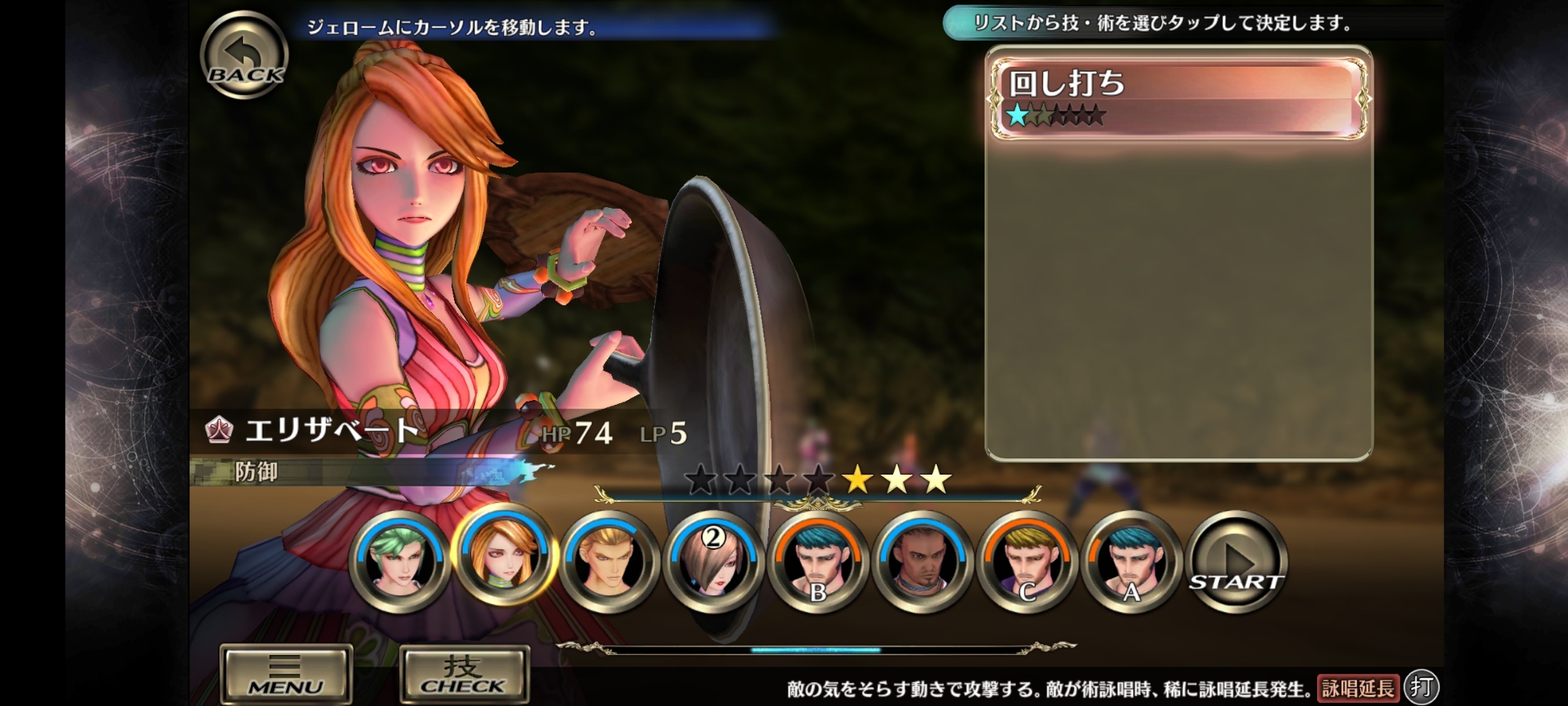Screen dimensions: 1568x706
Task: Select Elizabeth's orange-haired portrait
Action: coord(504,560)
